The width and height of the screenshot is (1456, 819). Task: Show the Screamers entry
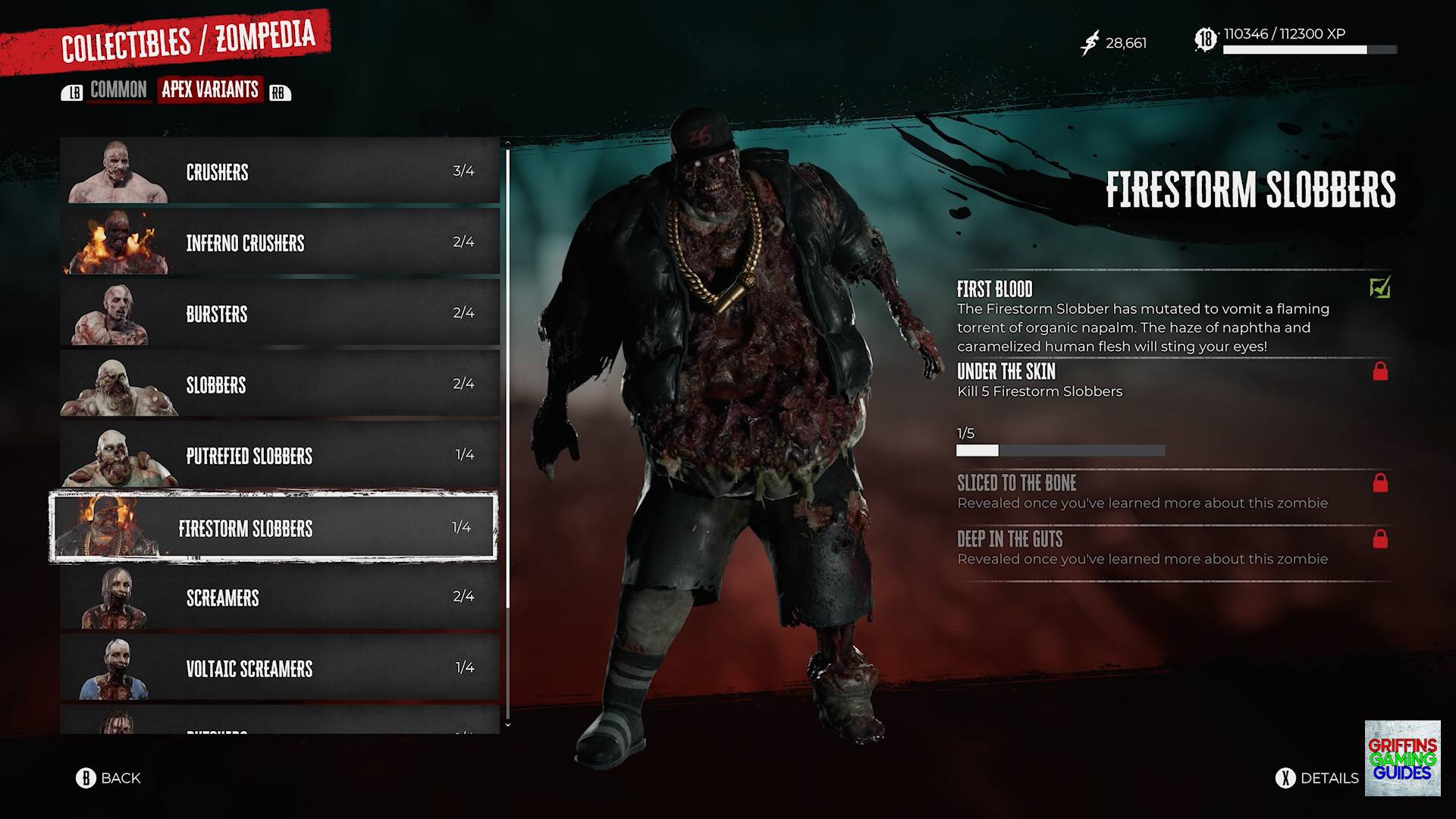pyautogui.click(x=279, y=598)
